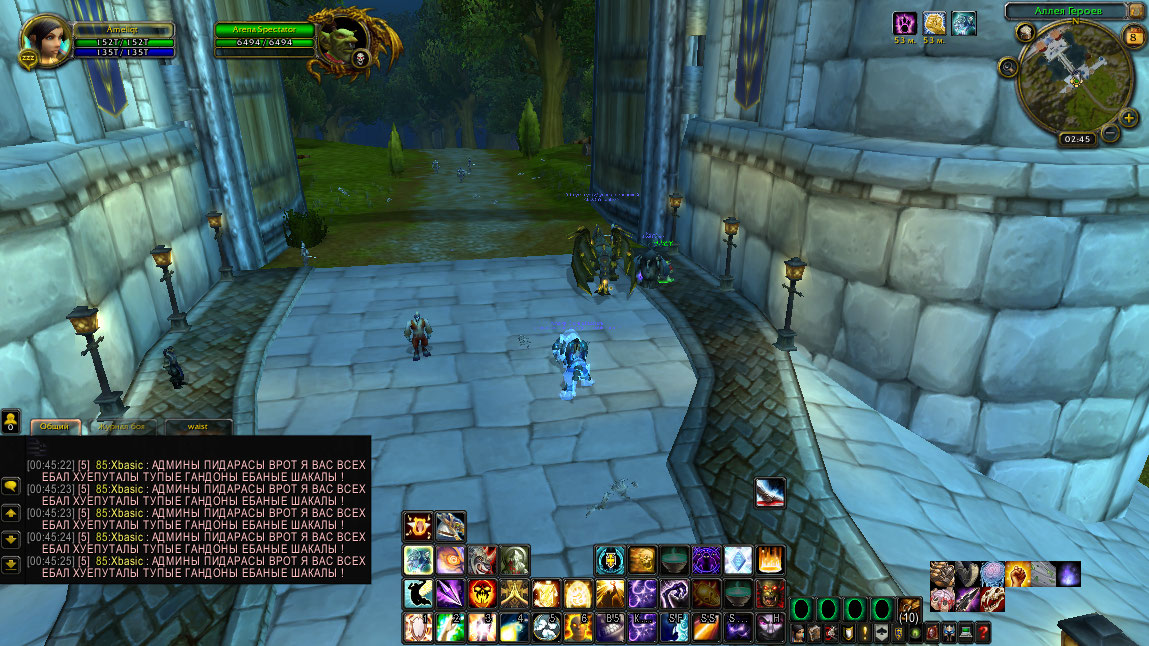This screenshot has width=1149, height=646.
Task: Open the minimap tracking magnifier button
Action: [x=1007, y=67]
